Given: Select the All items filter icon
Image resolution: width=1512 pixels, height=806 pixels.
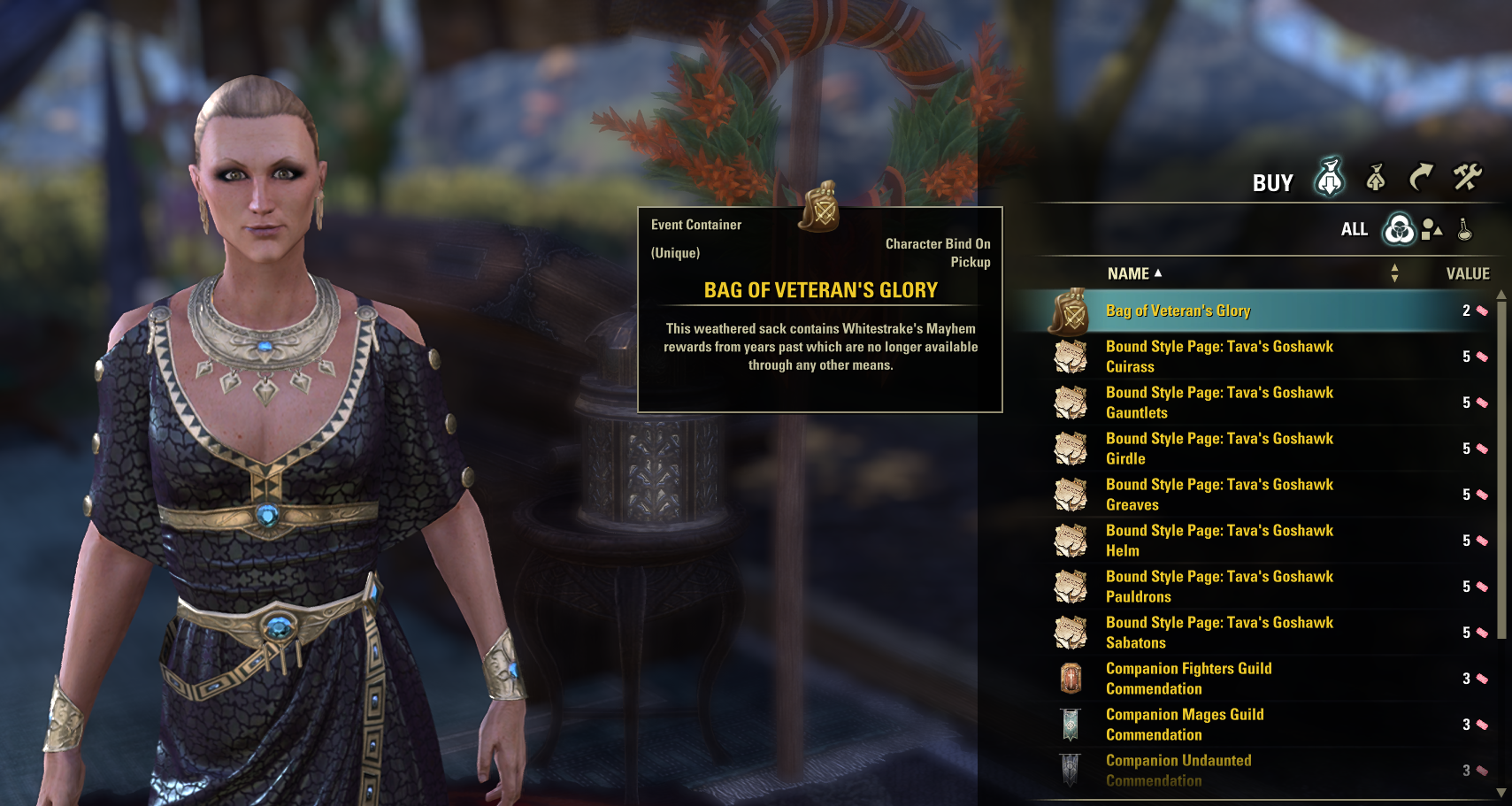Looking at the screenshot, I should tap(1399, 229).
